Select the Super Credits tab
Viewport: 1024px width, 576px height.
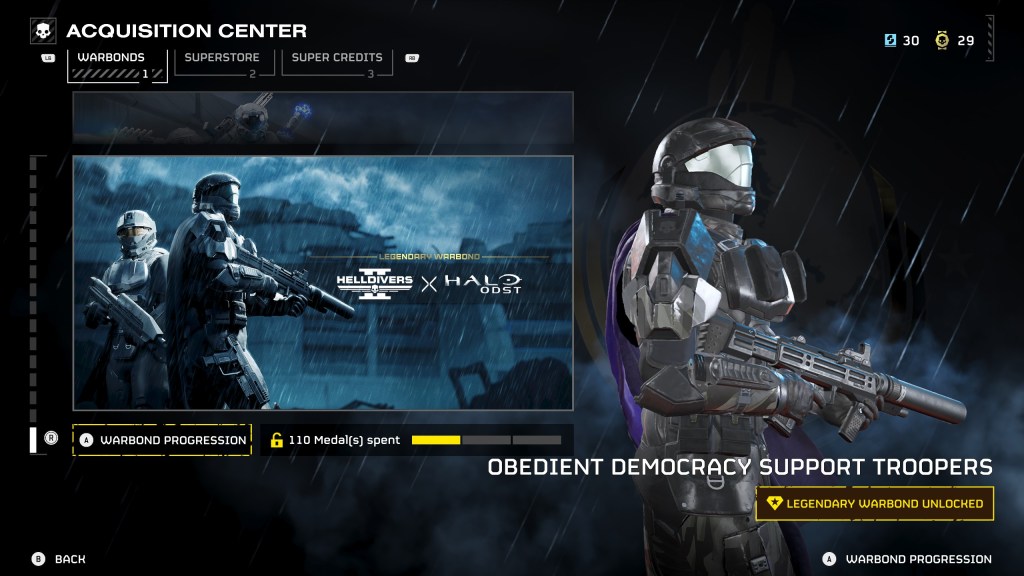[x=335, y=64]
